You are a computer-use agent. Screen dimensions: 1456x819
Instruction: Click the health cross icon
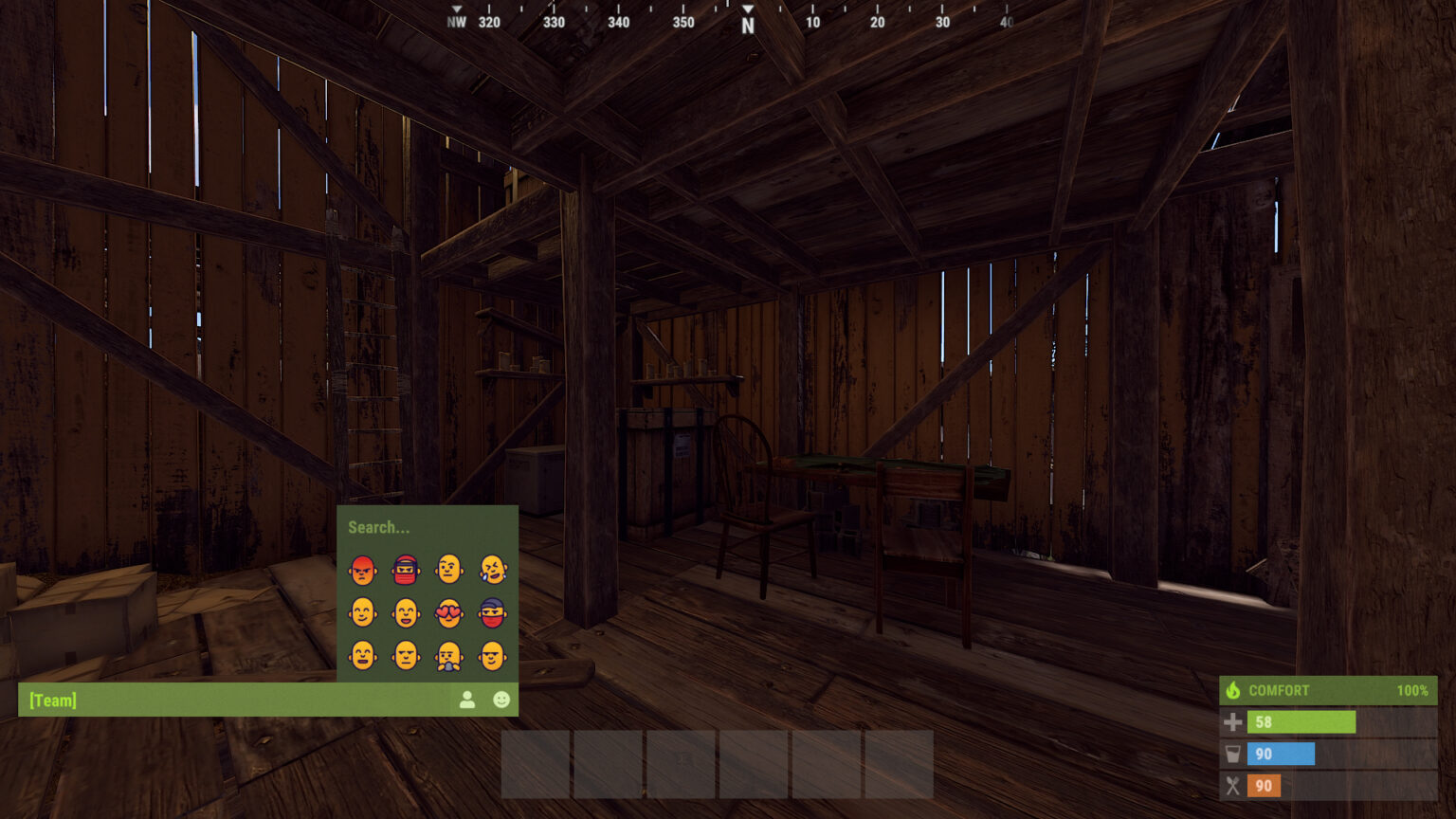pos(1233,722)
